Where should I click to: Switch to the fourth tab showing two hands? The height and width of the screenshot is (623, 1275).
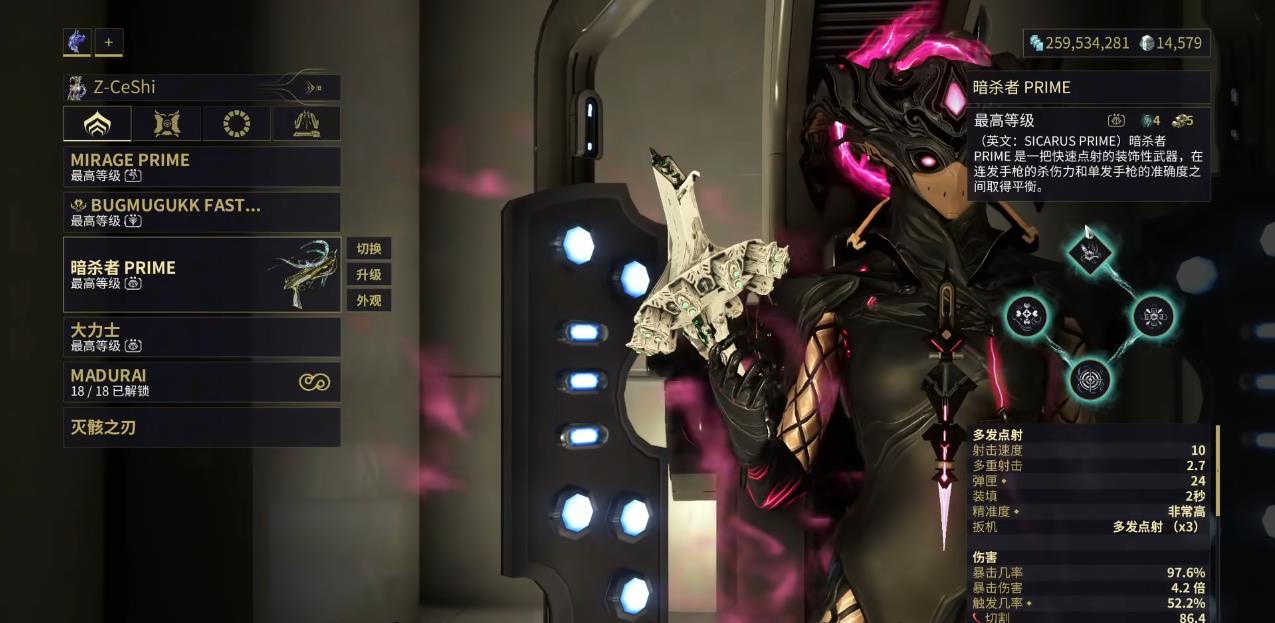[306, 124]
